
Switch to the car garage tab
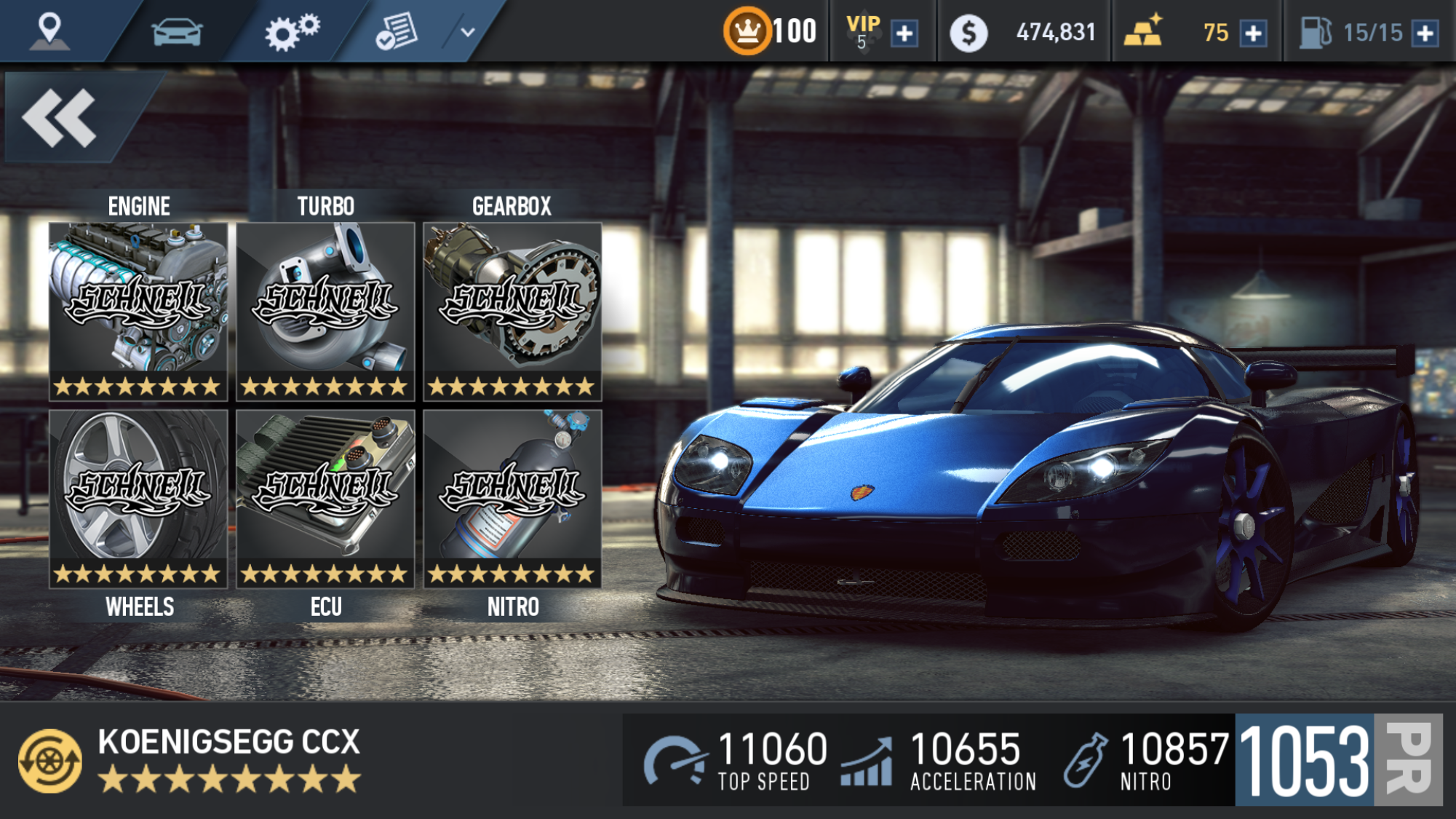click(176, 32)
